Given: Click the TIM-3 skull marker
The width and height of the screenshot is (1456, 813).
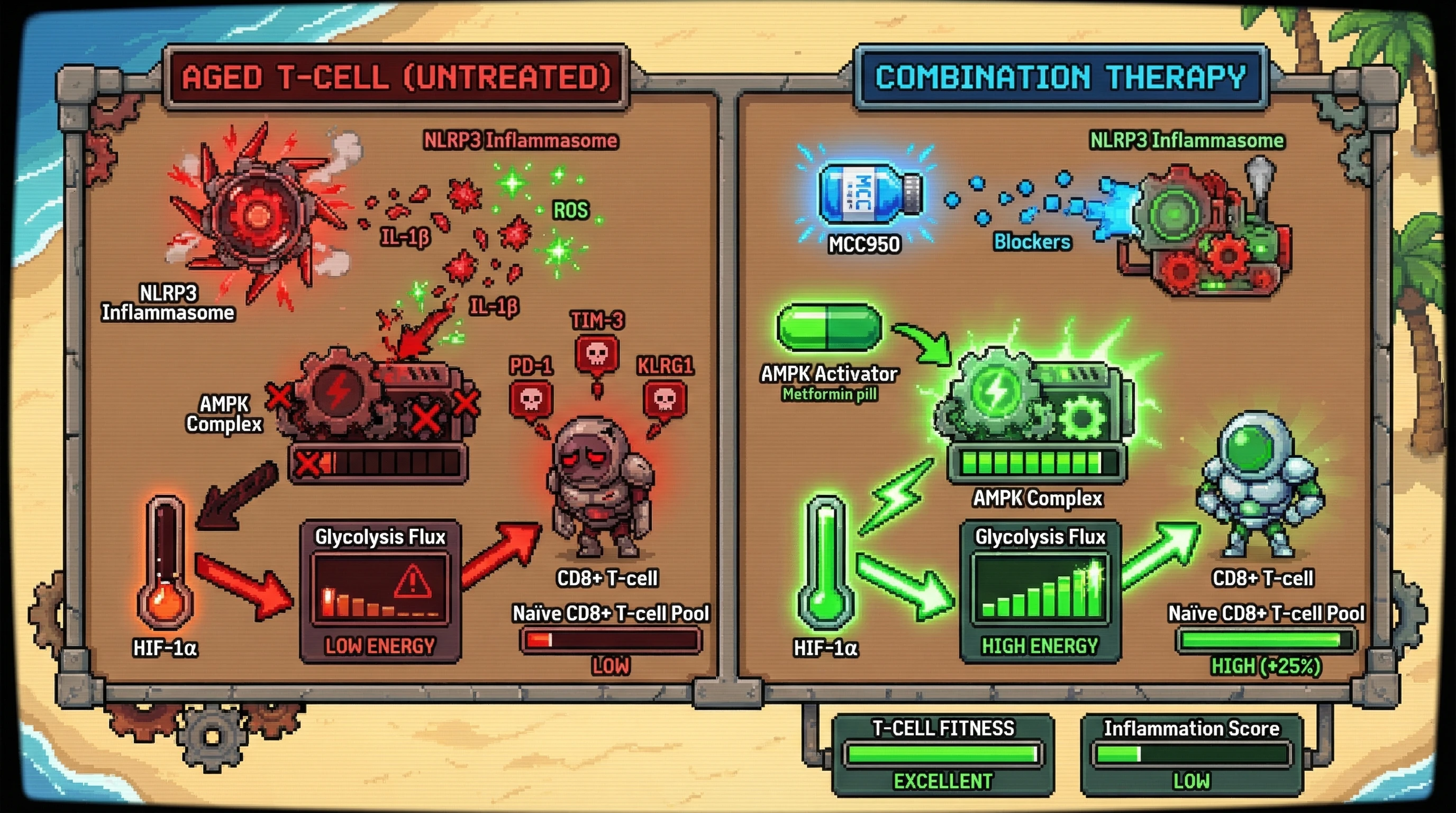Looking at the screenshot, I should [x=597, y=355].
